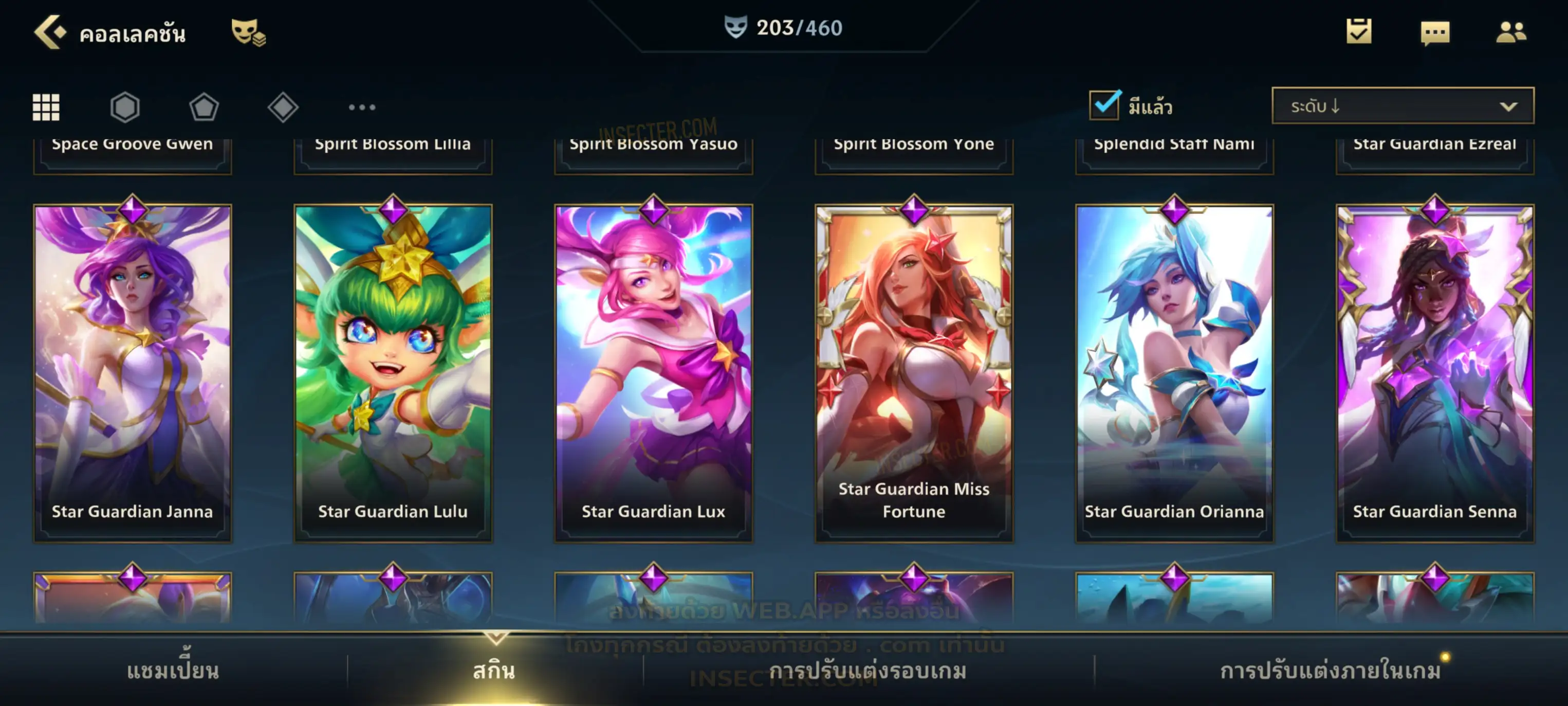
Task: Switch to the แชมเปี้ยน tab
Action: [173, 671]
